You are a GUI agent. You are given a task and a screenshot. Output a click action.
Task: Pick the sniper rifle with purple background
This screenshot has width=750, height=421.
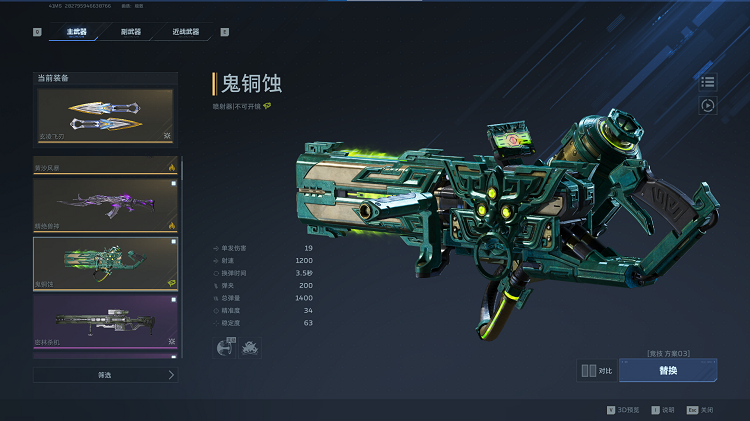[105, 322]
